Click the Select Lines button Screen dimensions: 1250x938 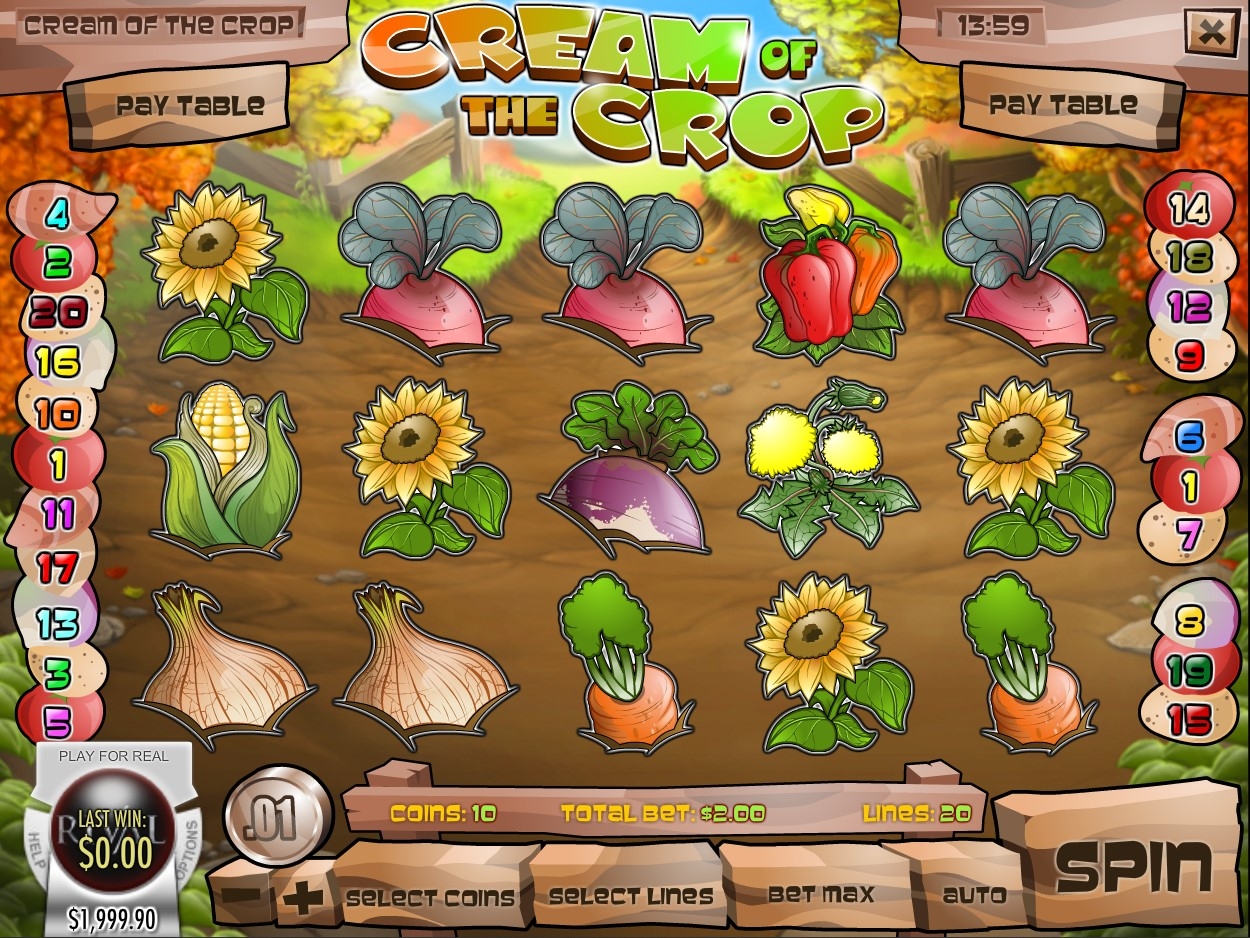tap(631, 896)
